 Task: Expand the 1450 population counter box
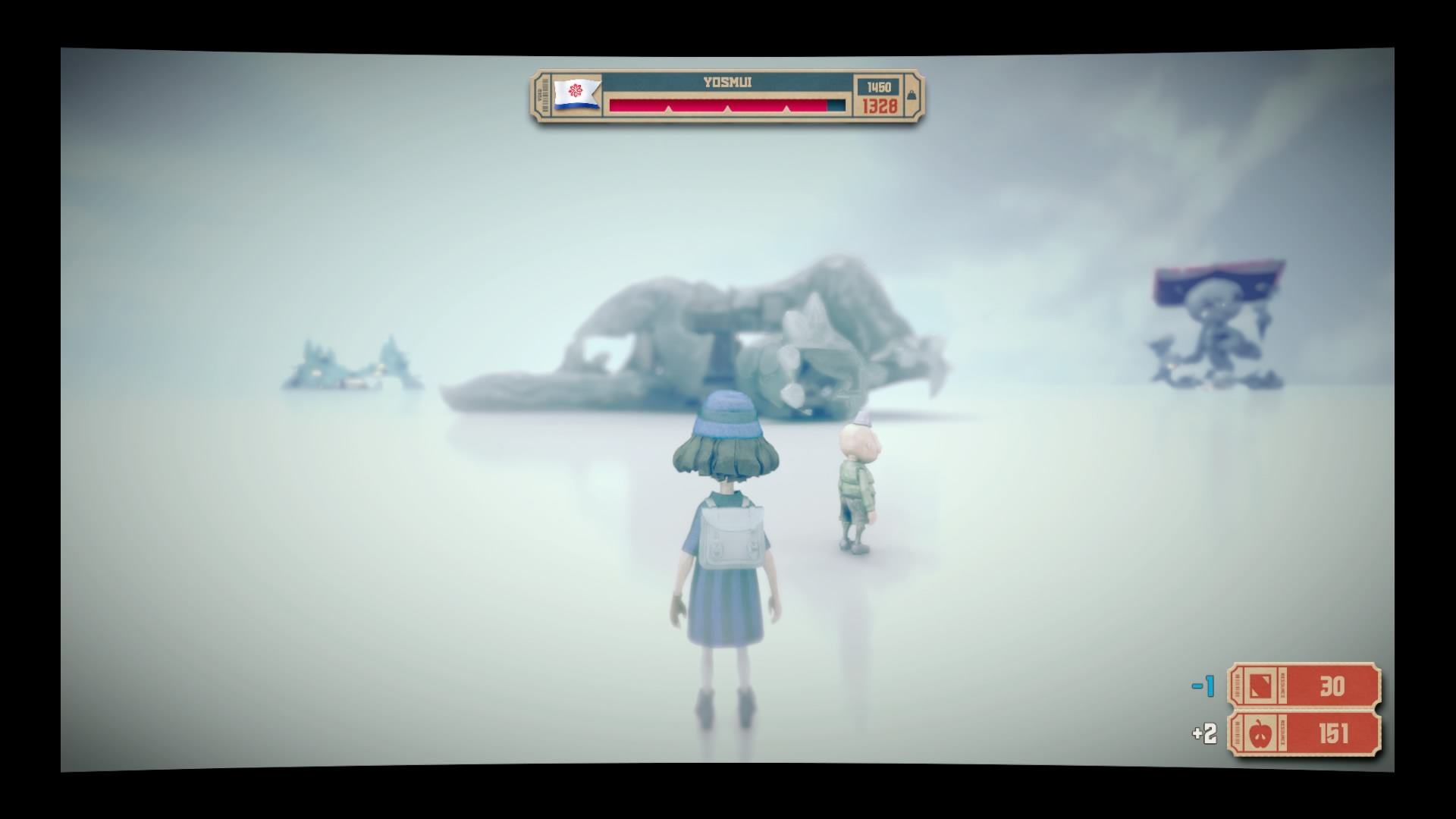click(x=879, y=86)
